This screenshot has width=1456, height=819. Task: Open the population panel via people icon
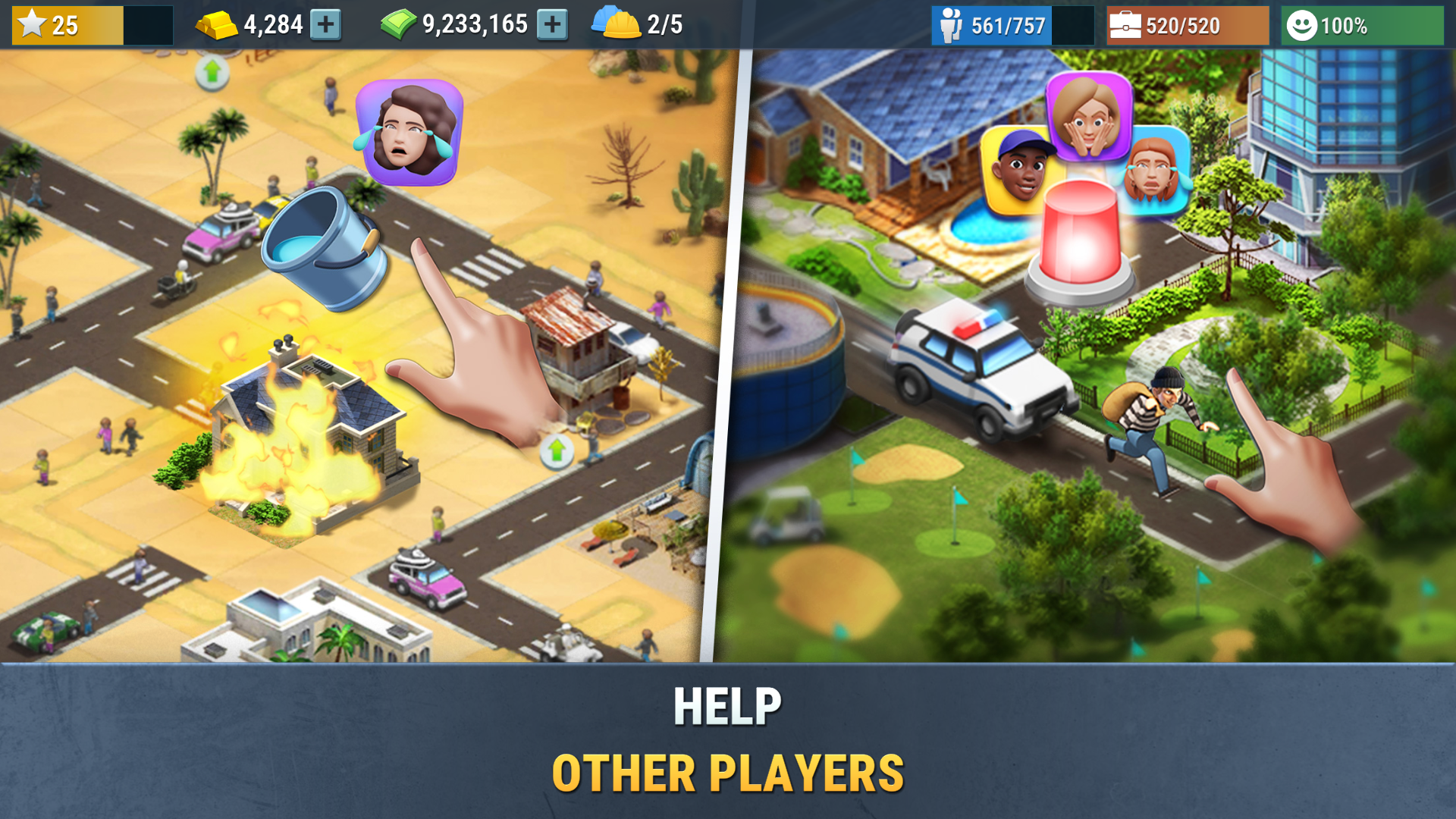pos(951,24)
